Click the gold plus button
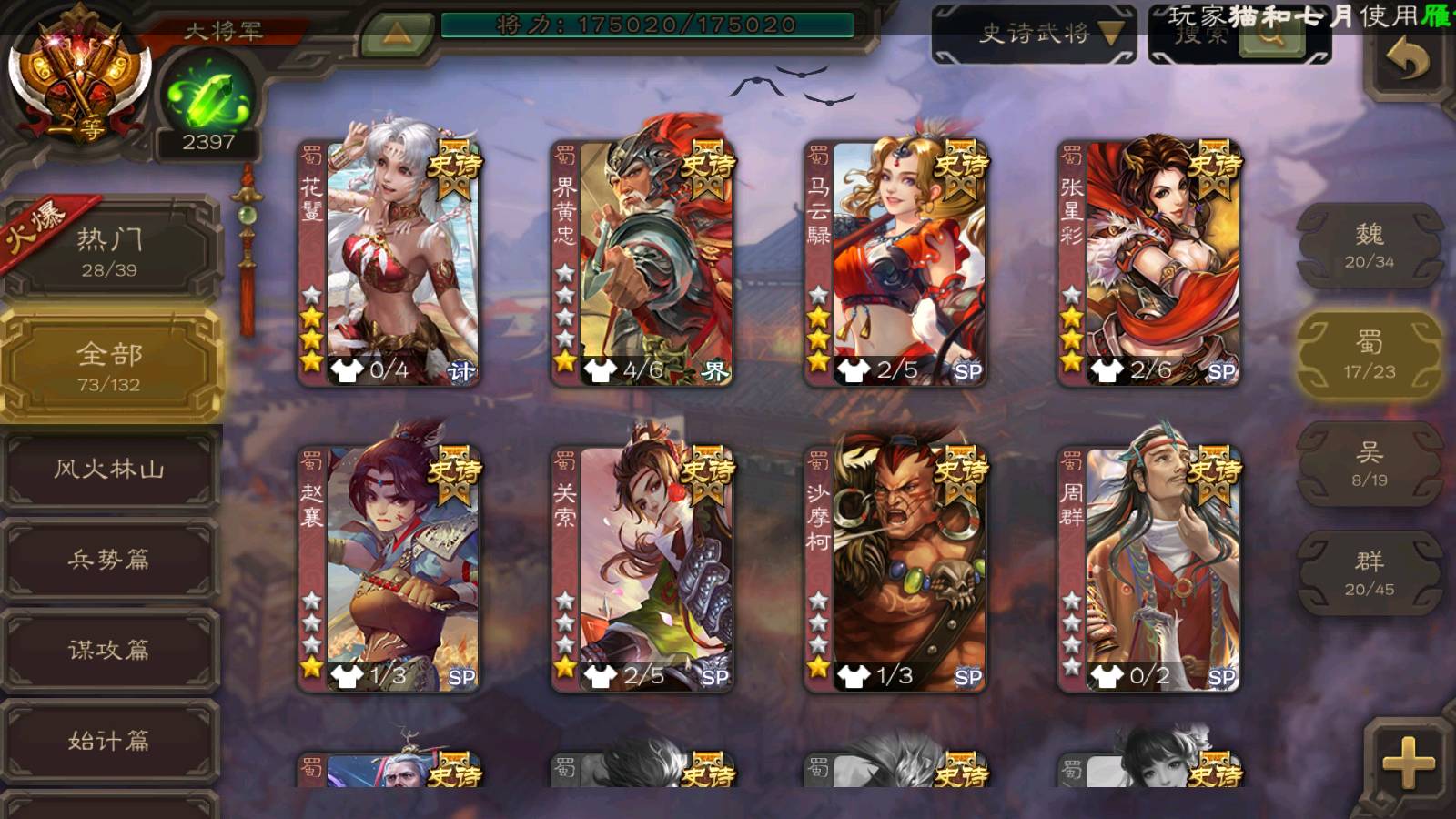The width and height of the screenshot is (1456, 819). point(1408,762)
